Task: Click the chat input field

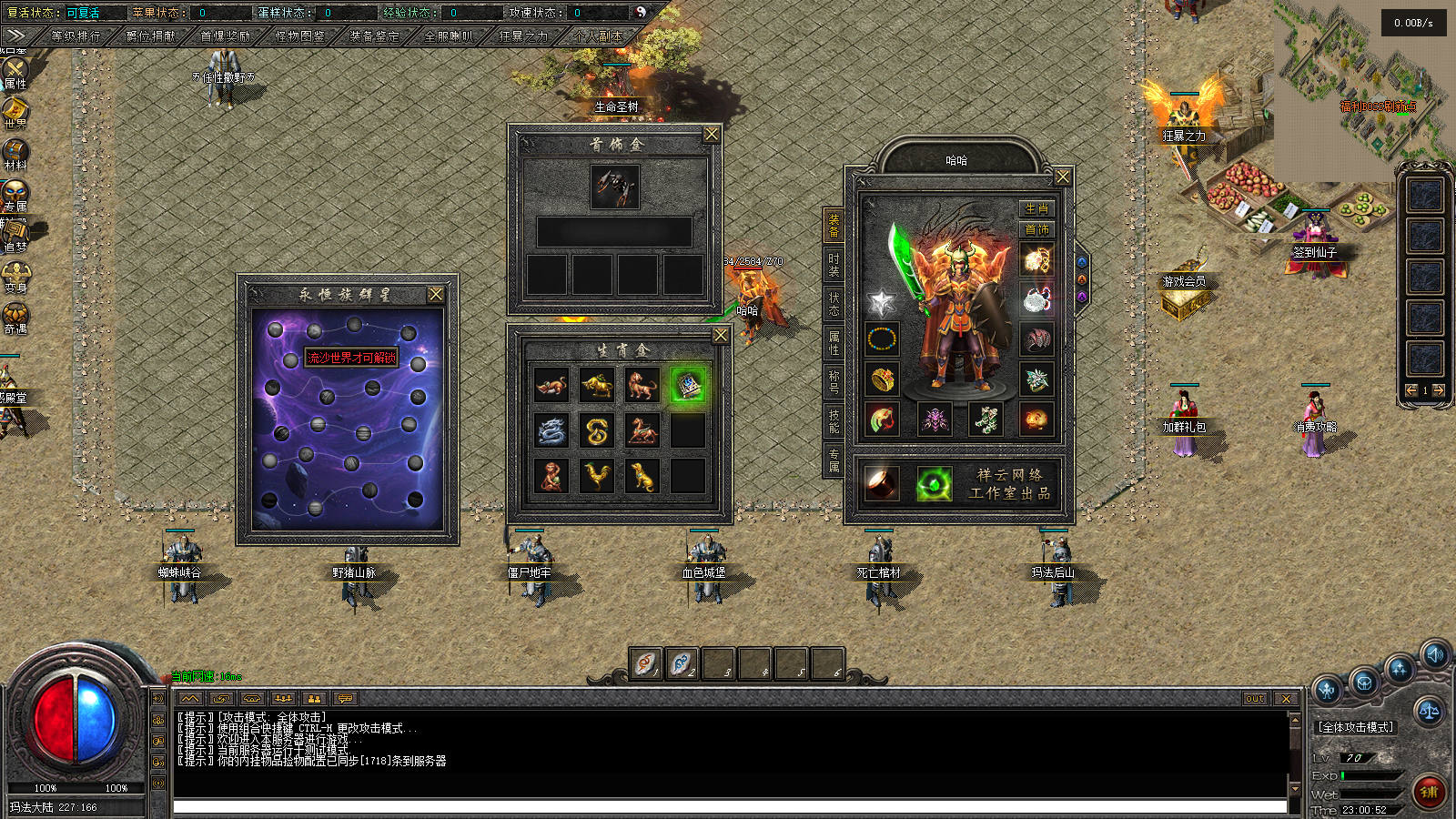Action: pos(728,807)
